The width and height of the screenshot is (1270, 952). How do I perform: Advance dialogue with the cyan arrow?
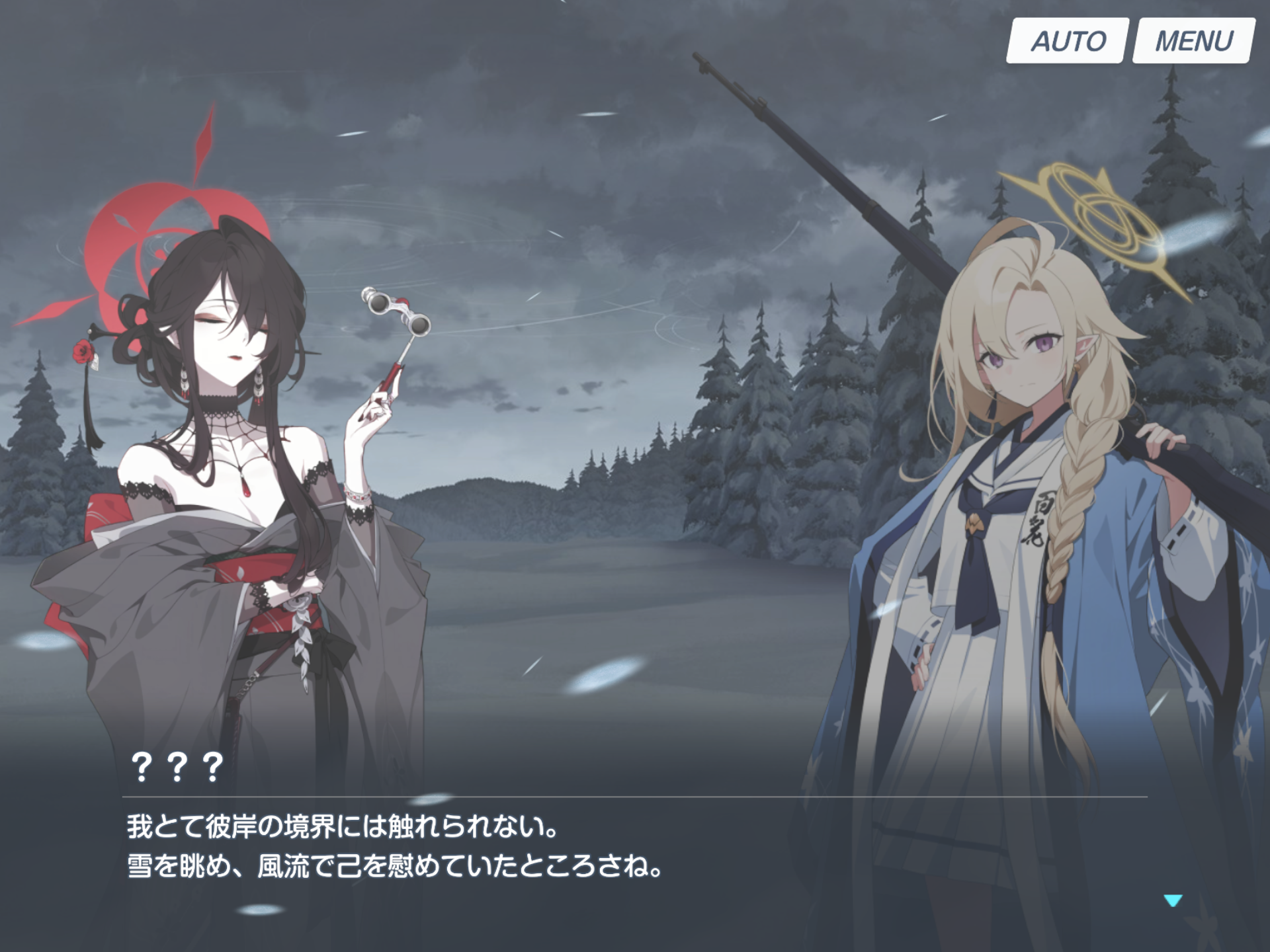click(1173, 900)
